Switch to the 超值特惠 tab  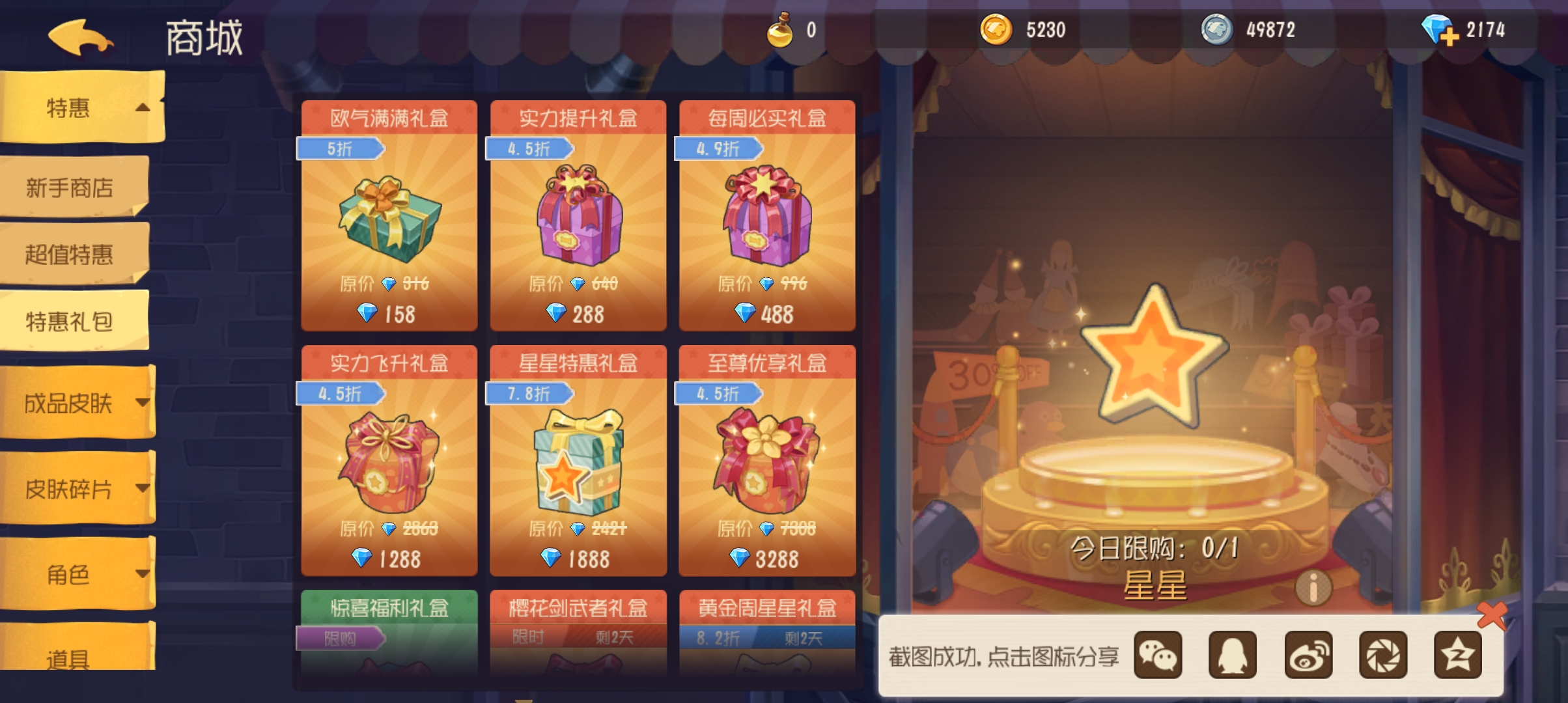click(x=72, y=255)
